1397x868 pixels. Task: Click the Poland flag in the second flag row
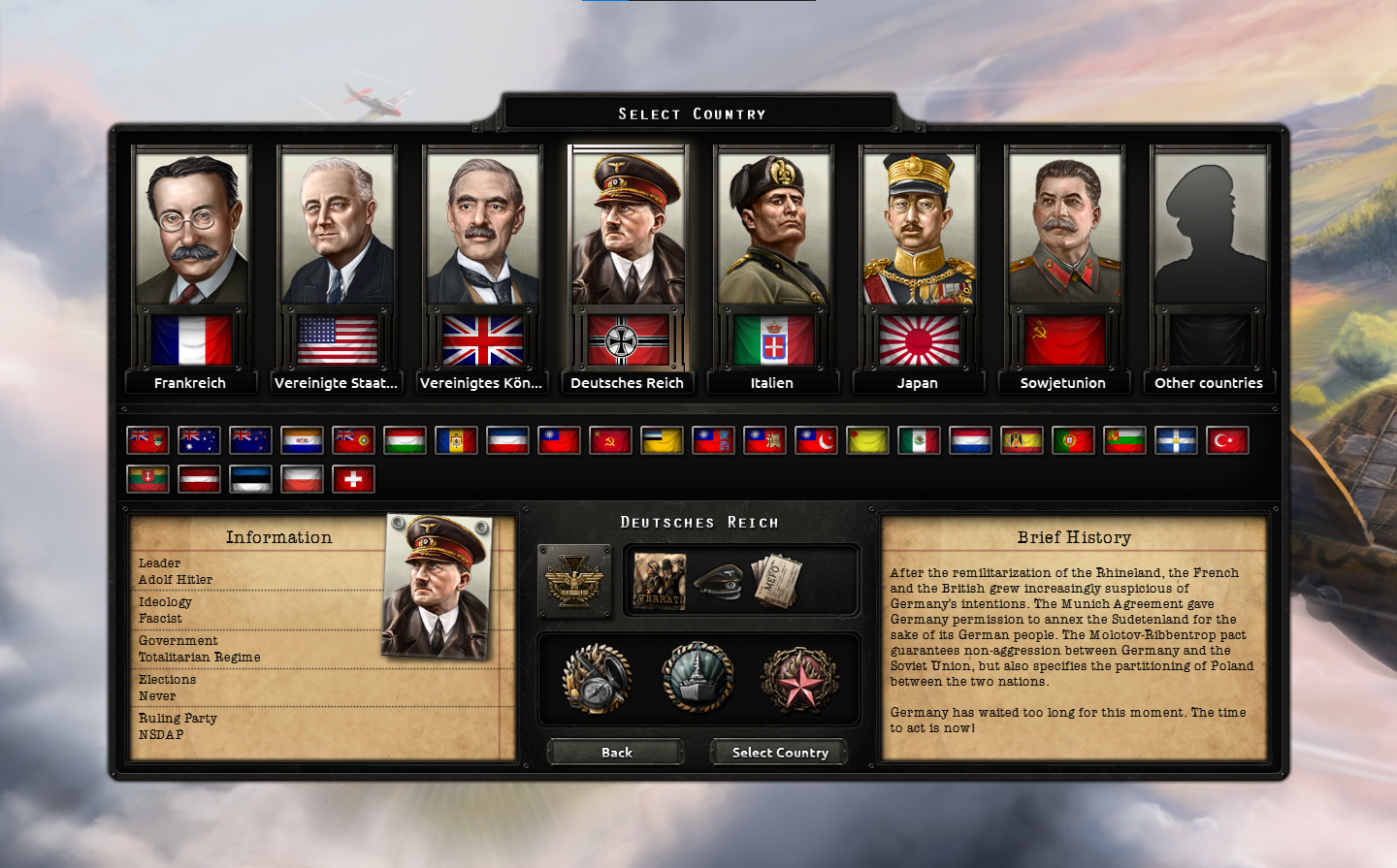pos(302,478)
